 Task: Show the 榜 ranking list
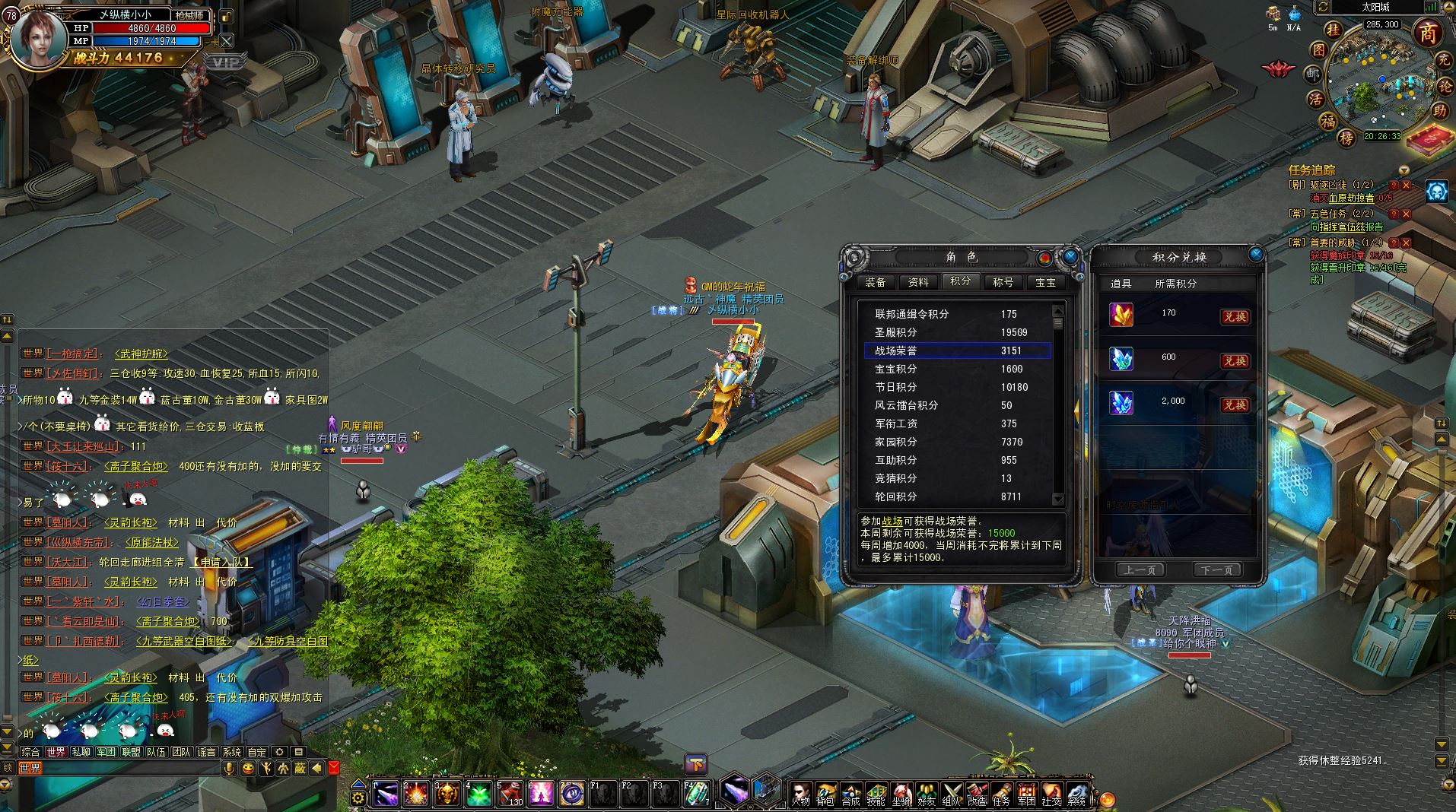click(x=1346, y=138)
